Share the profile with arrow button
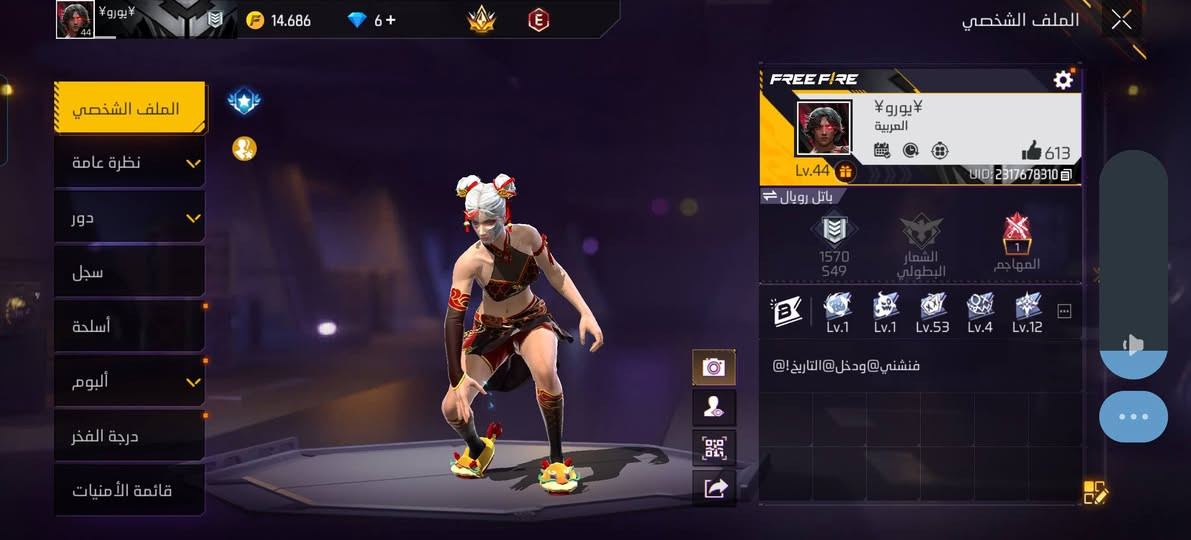The height and width of the screenshot is (540, 1191). (x=714, y=488)
